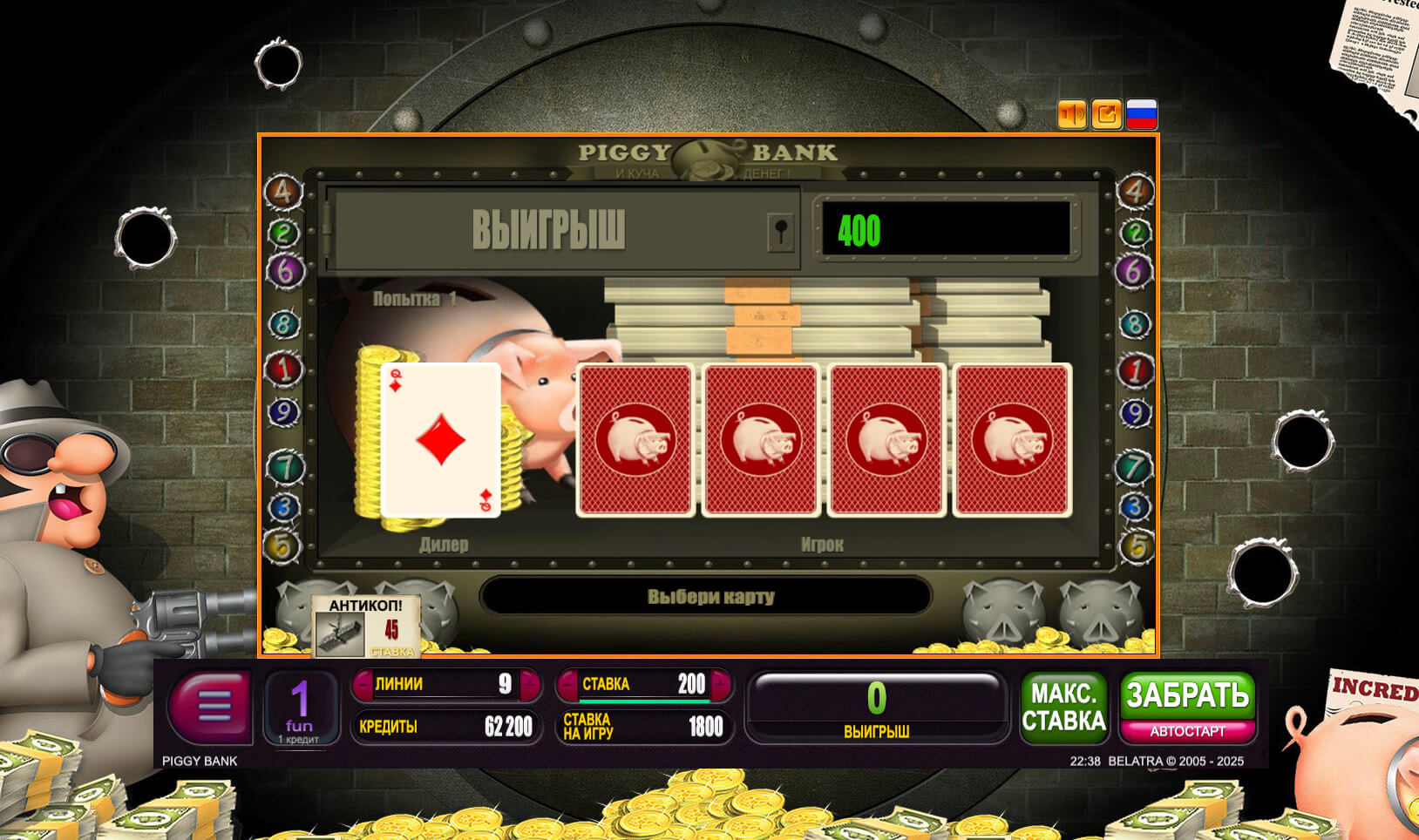Viewport: 1419px width, 840px height.
Task: Change the 1 fun credit denomination
Action: coord(300,708)
